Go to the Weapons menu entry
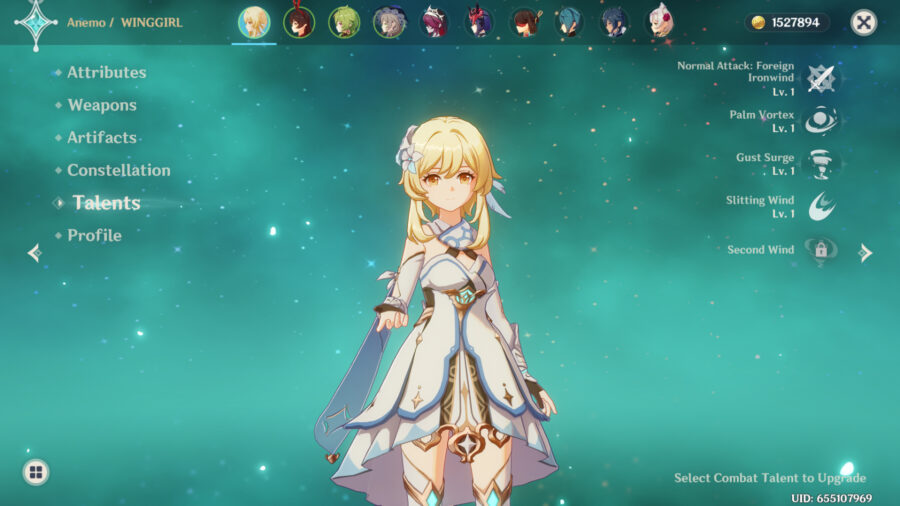The width and height of the screenshot is (900, 506). coord(101,105)
